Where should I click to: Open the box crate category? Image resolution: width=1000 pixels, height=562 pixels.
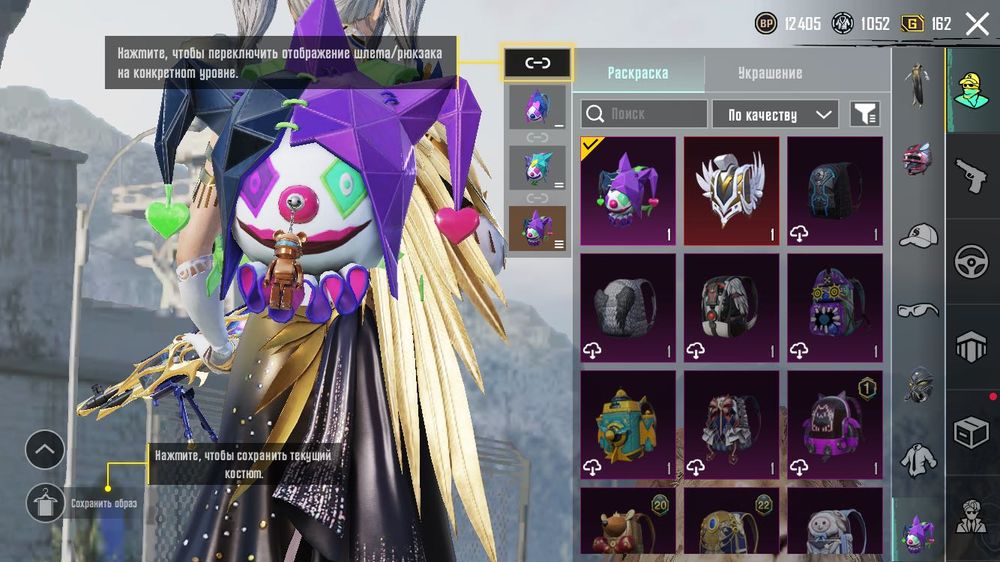pyautogui.click(x=972, y=432)
